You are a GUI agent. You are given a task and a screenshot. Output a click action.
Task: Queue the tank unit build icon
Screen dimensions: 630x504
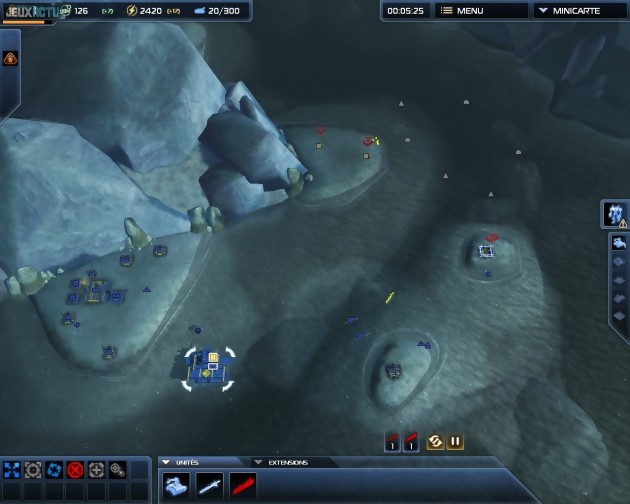(177, 486)
